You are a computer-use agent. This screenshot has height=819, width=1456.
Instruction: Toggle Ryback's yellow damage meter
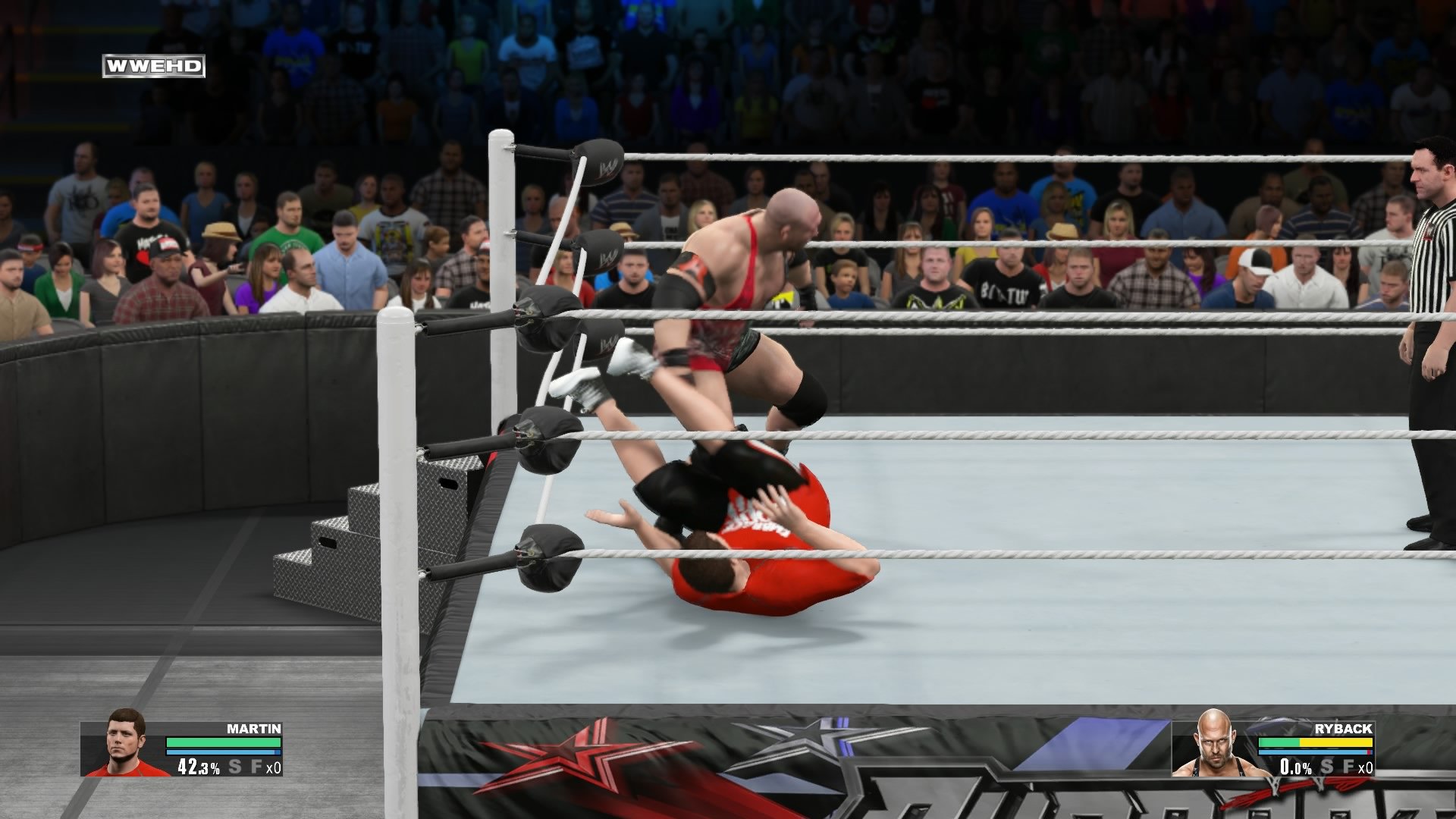1337,742
